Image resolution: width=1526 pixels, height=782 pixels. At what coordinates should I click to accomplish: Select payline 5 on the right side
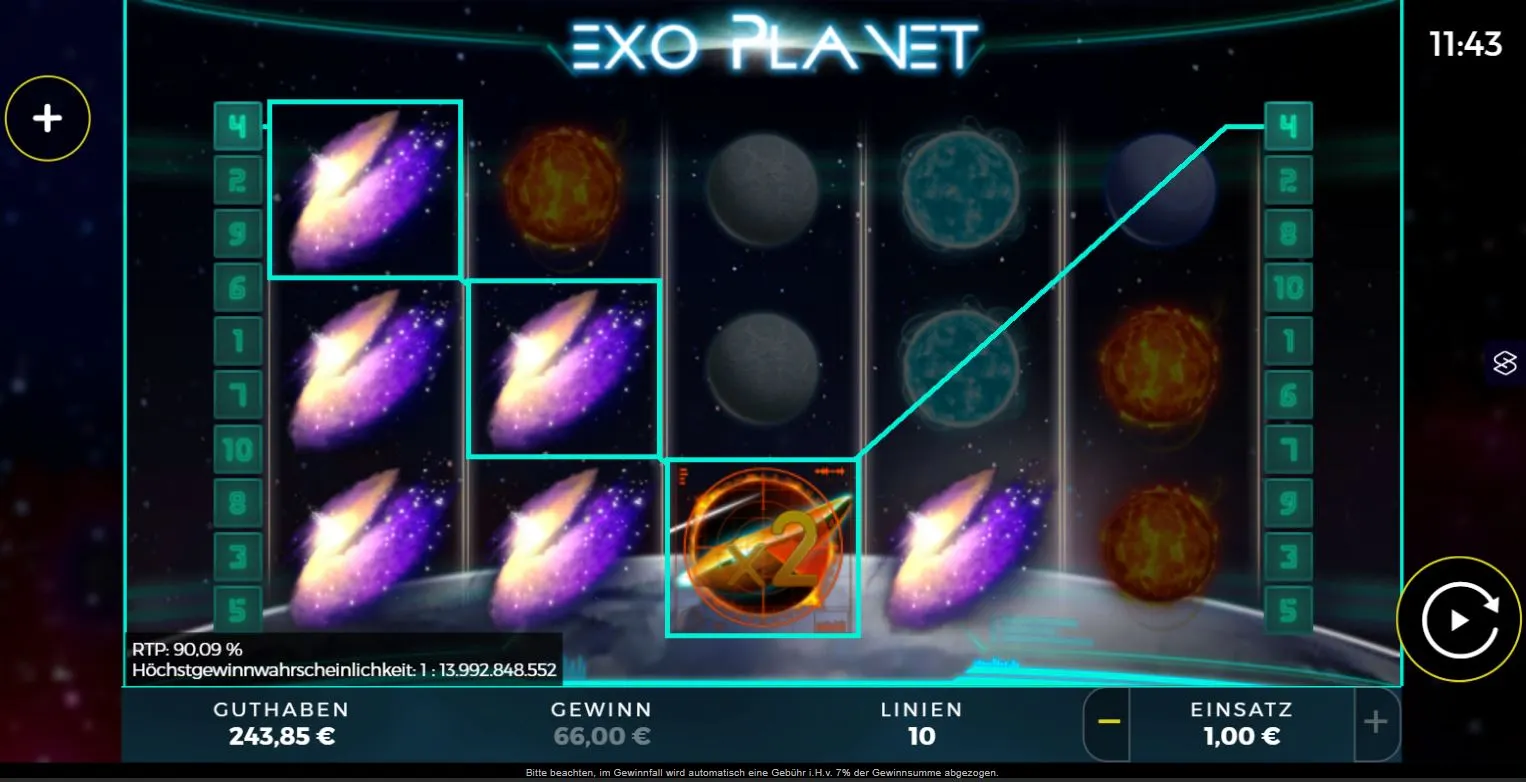pyautogui.click(x=1288, y=608)
